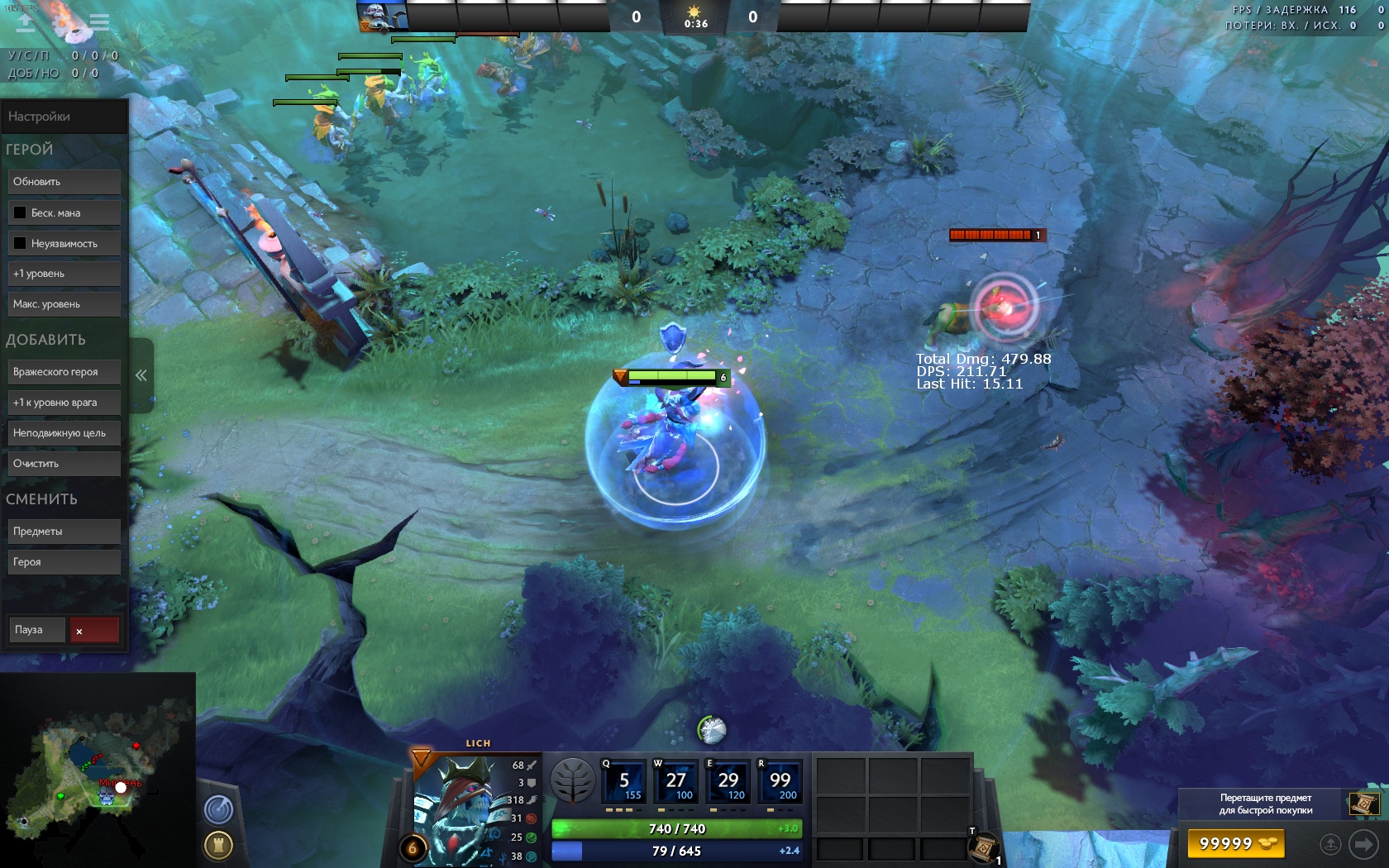1389x868 pixels.
Task: Activate Lich's R ultimate ability
Action: tap(779, 782)
